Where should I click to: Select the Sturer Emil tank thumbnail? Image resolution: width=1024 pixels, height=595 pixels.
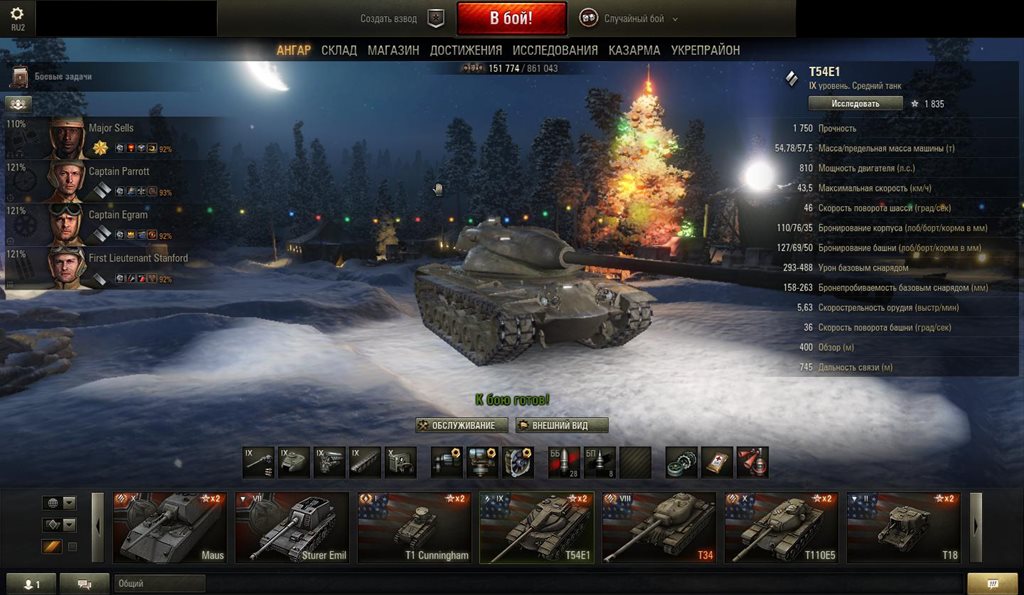(x=292, y=527)
